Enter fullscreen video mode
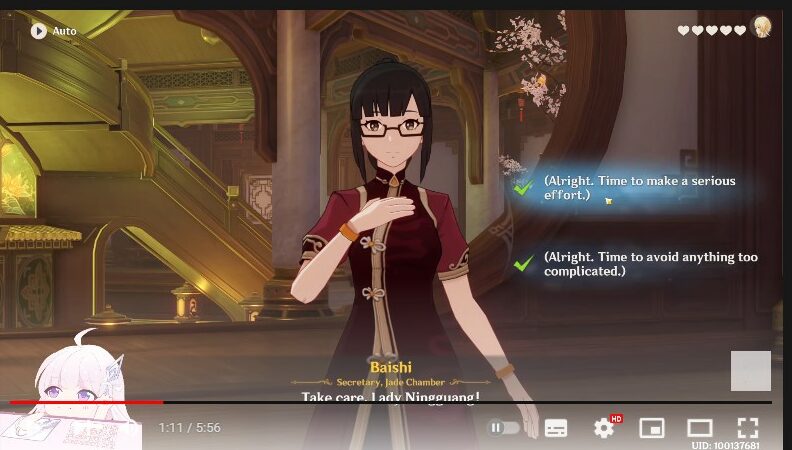792x450 pixels. (748, 428)
